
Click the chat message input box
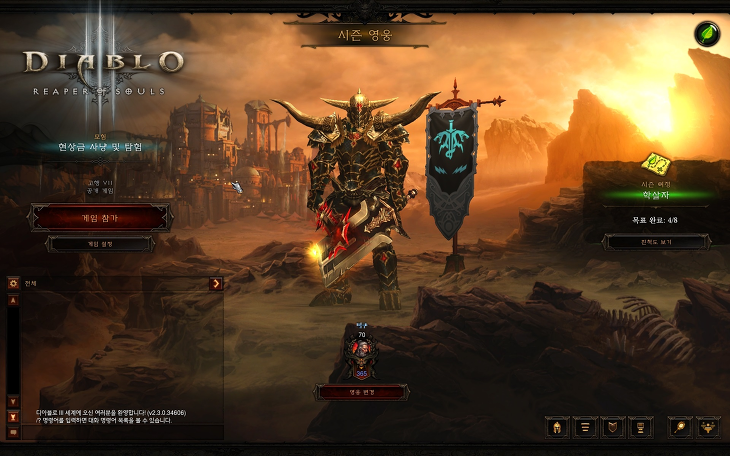point(120,433)
